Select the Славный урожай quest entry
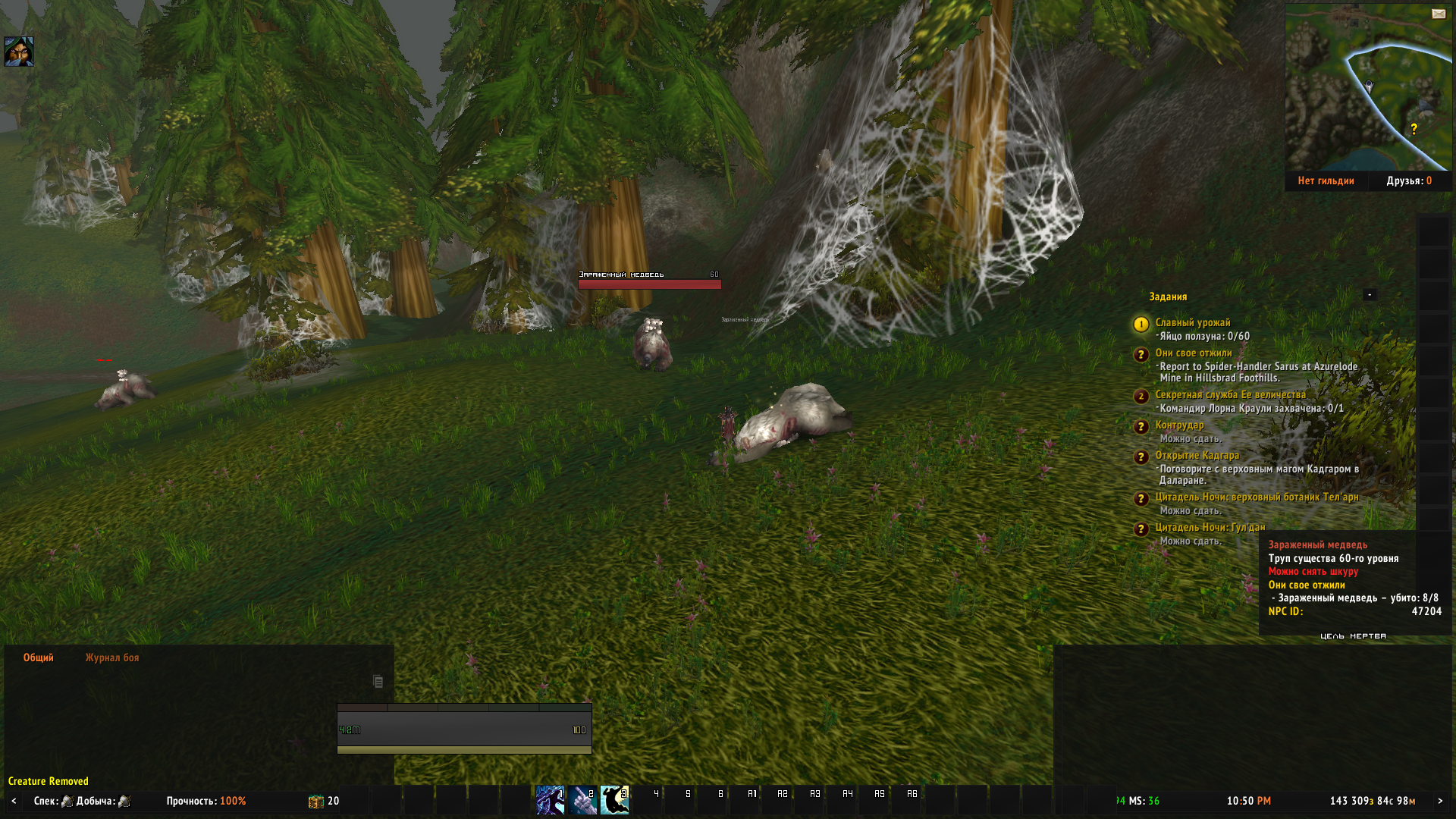 (x=1192, y=323)
